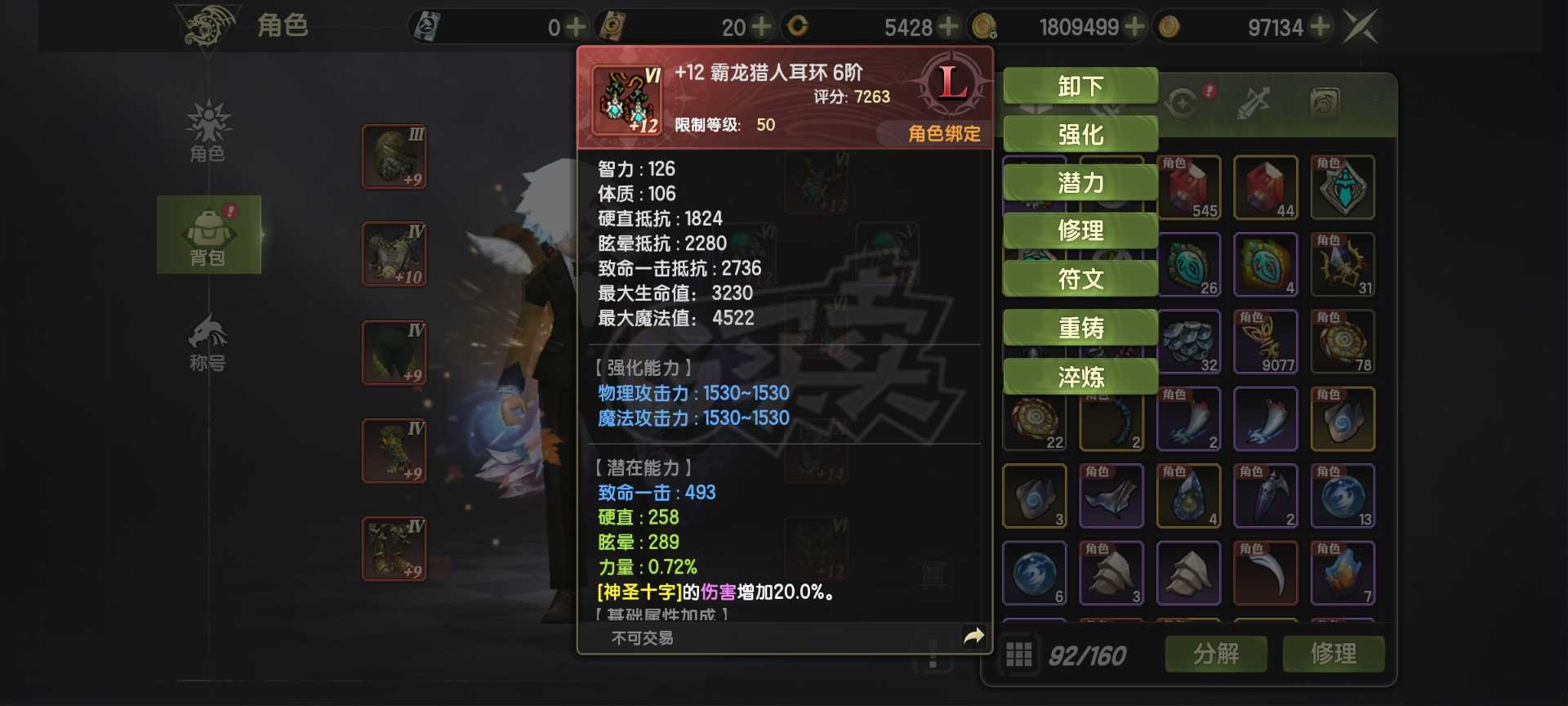Click the 符文 rune option

tap(1080, 279)
